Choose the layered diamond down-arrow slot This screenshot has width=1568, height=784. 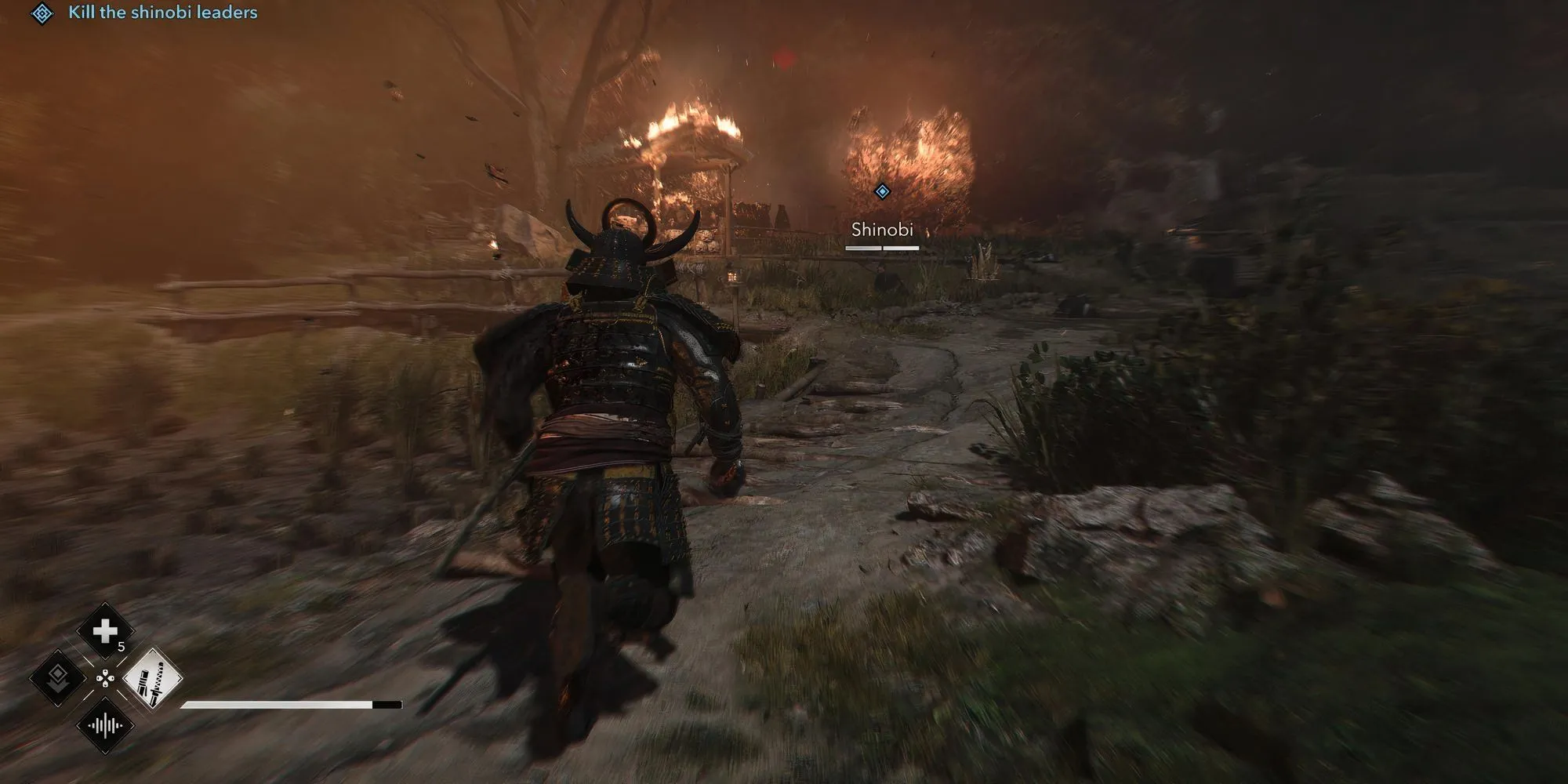pos(58,677)
